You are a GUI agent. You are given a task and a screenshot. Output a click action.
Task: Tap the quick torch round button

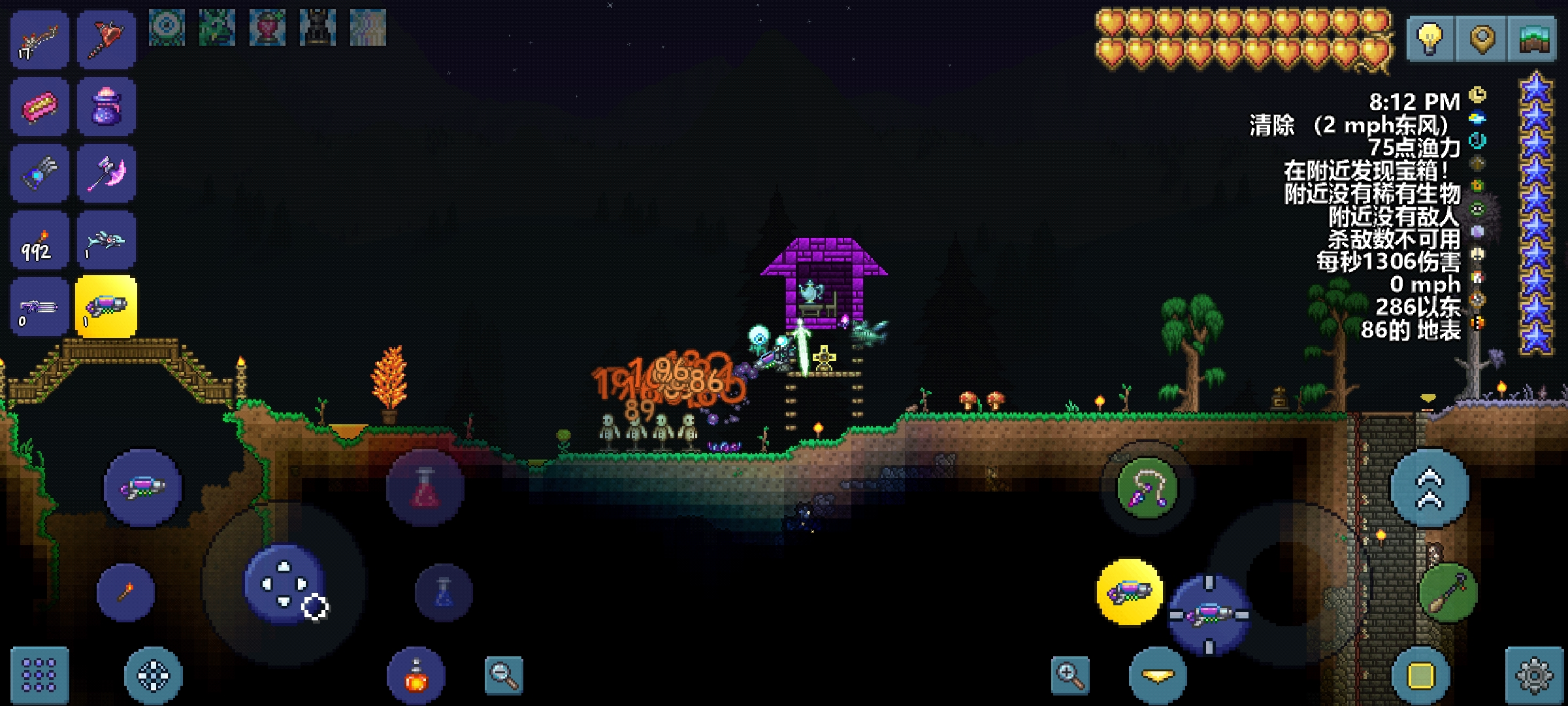(125, 592)
